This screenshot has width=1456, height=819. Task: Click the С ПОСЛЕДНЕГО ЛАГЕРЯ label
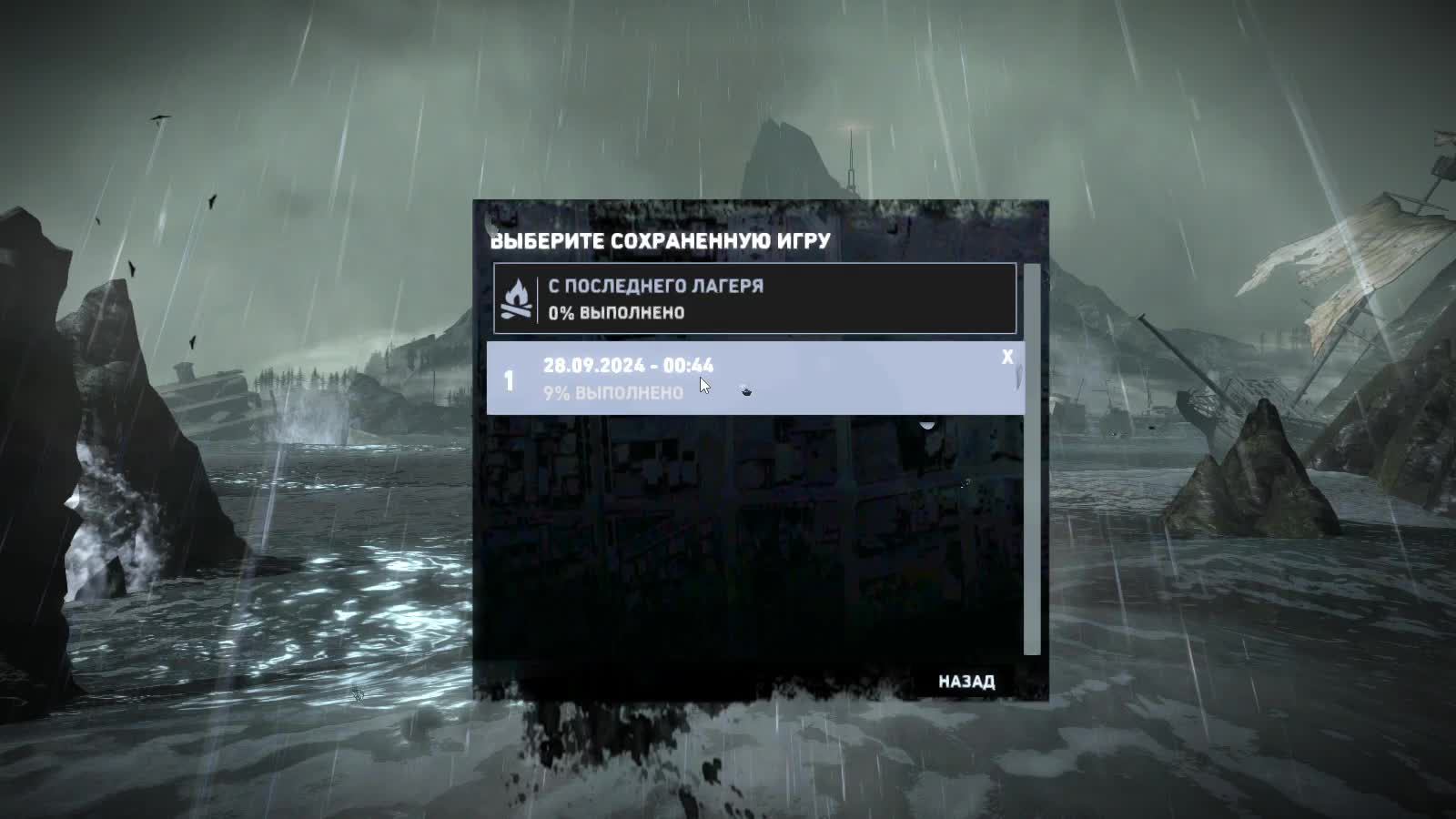(656, 286)
